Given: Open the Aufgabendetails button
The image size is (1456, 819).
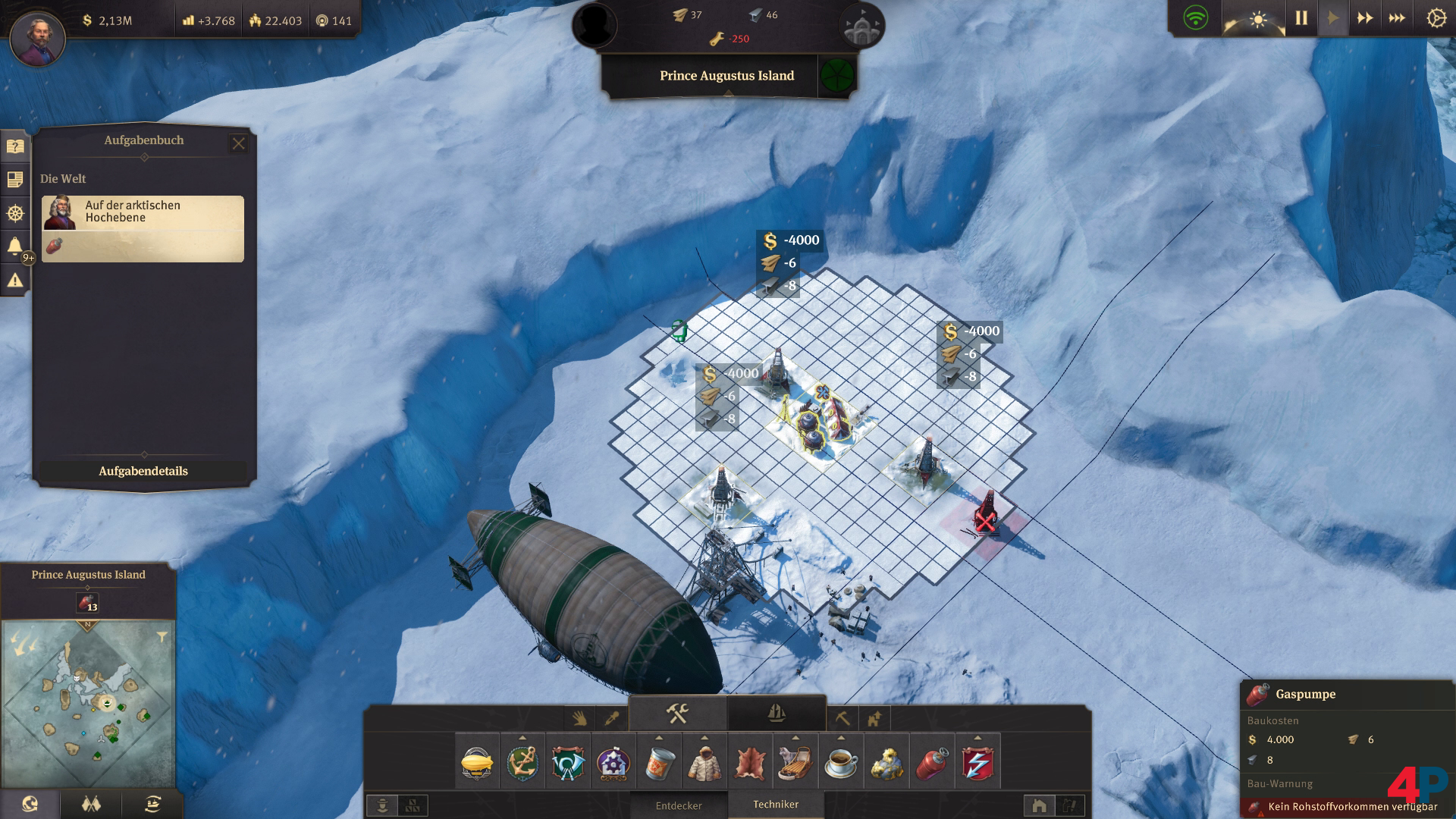Looking at the screenshot, I should tap(143, 471).
